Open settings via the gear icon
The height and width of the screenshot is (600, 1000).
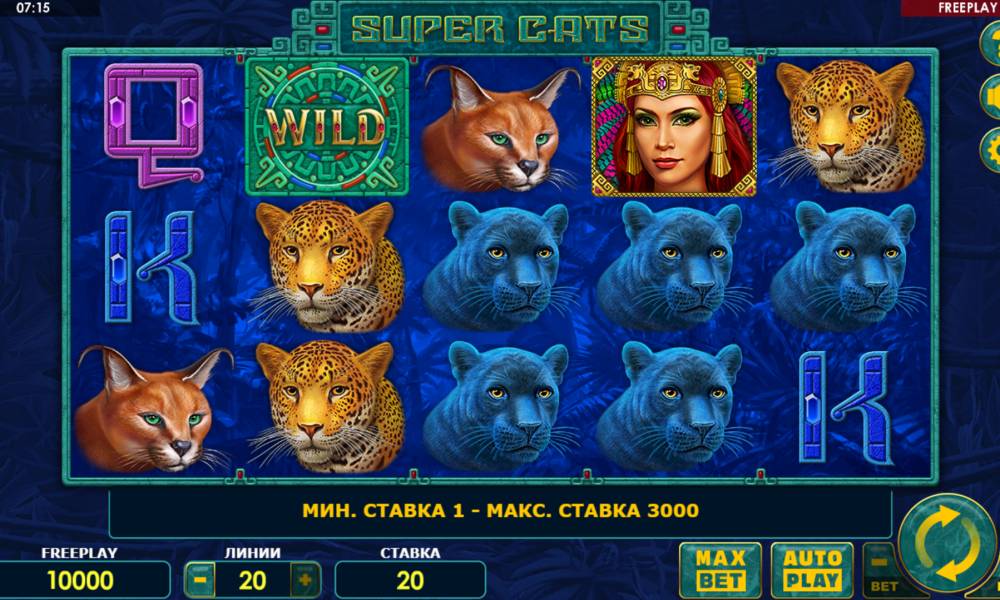point(992,150)
